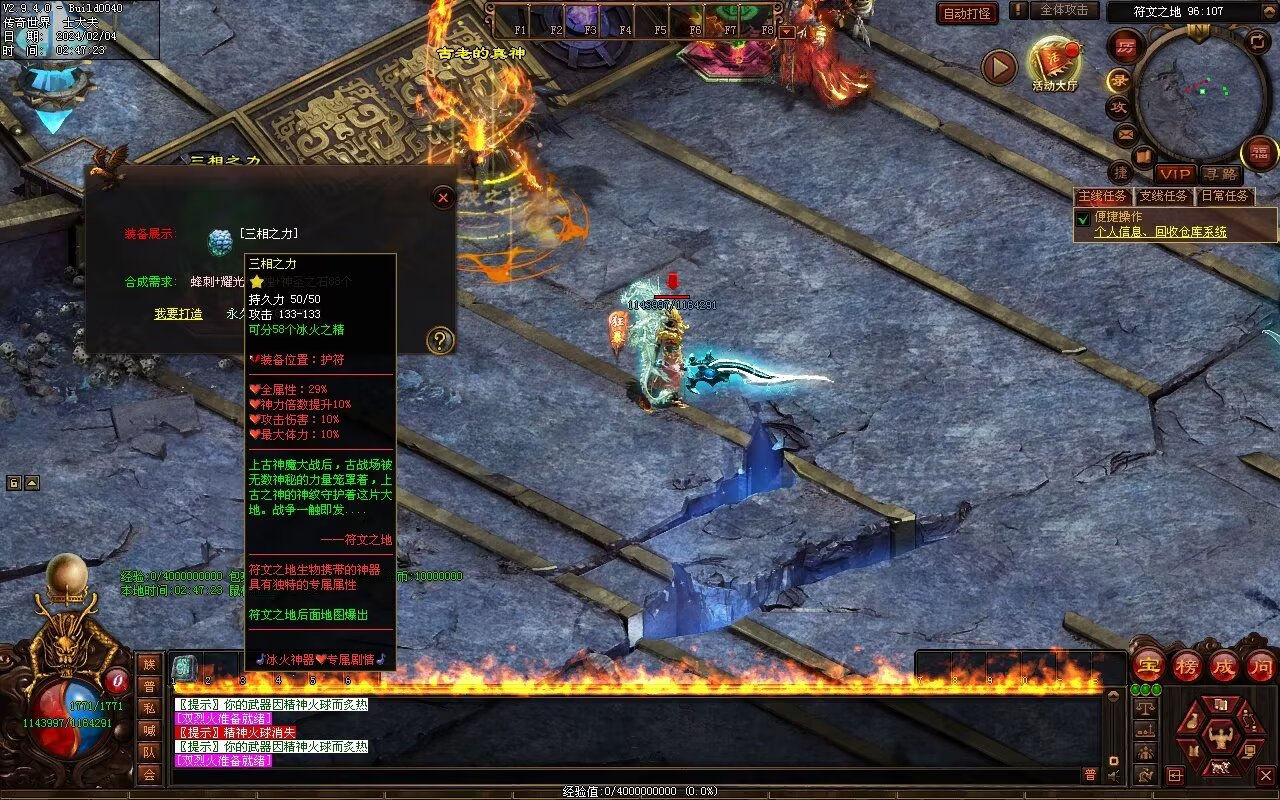Close the 装备展示 crafting dialog
Viewport: 1280px width, 800px height.
coord(443,198)
